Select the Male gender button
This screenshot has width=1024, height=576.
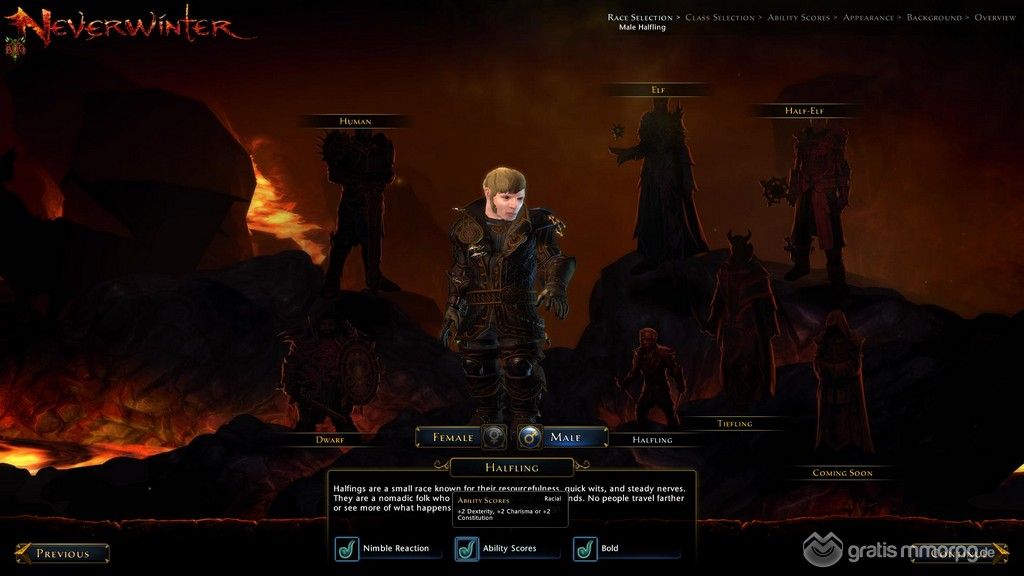[565, 437]
